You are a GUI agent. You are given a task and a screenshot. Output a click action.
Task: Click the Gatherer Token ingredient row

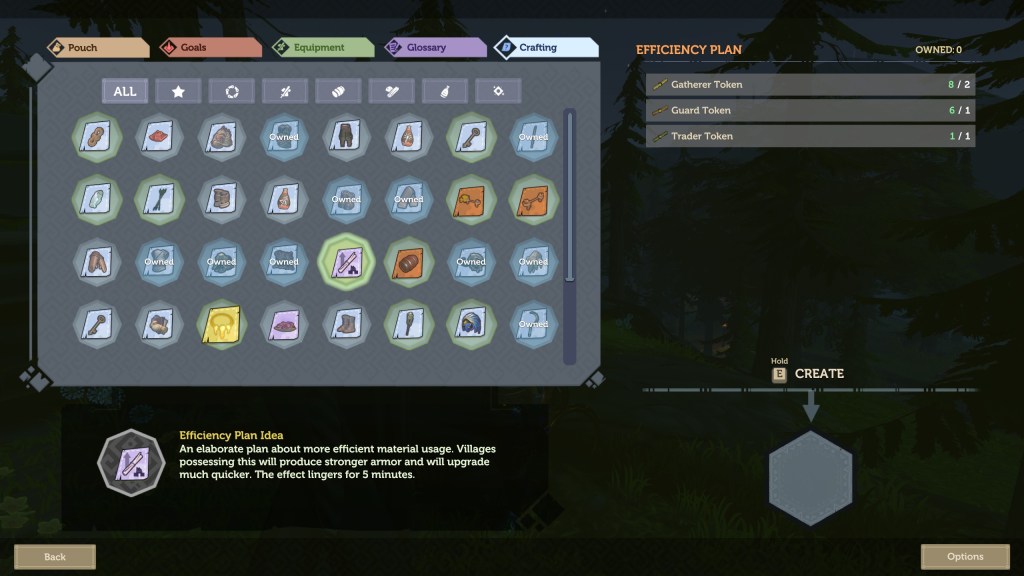(x=810, y=84)
